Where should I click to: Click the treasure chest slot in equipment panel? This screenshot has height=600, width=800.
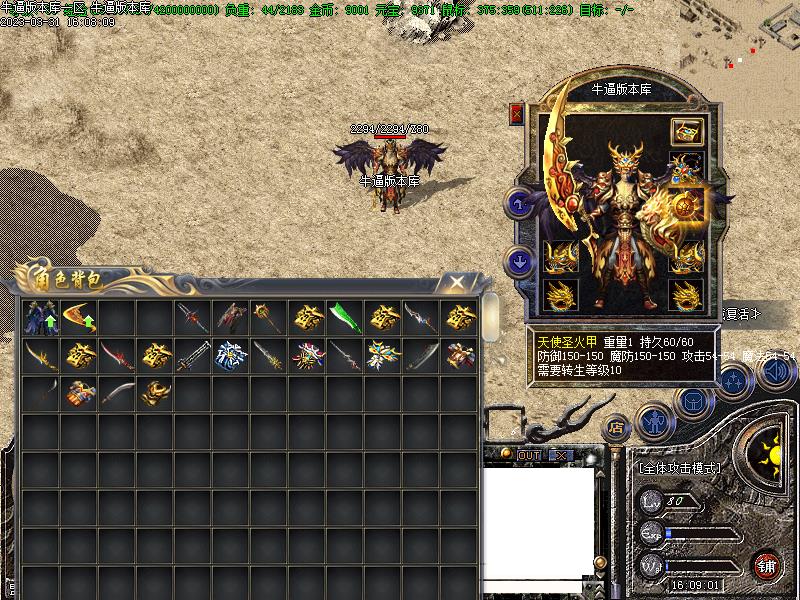tap(686, 132)
